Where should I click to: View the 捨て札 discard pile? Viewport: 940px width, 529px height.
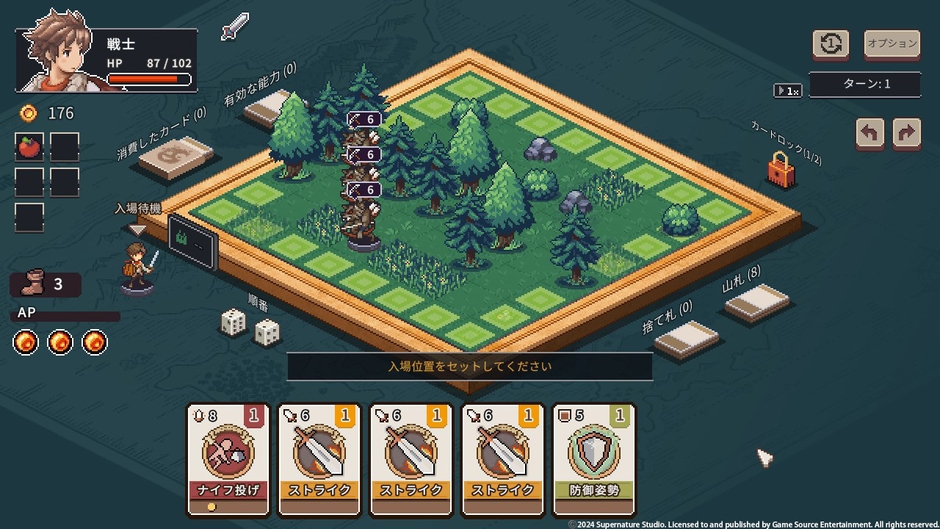click(686, 340)
